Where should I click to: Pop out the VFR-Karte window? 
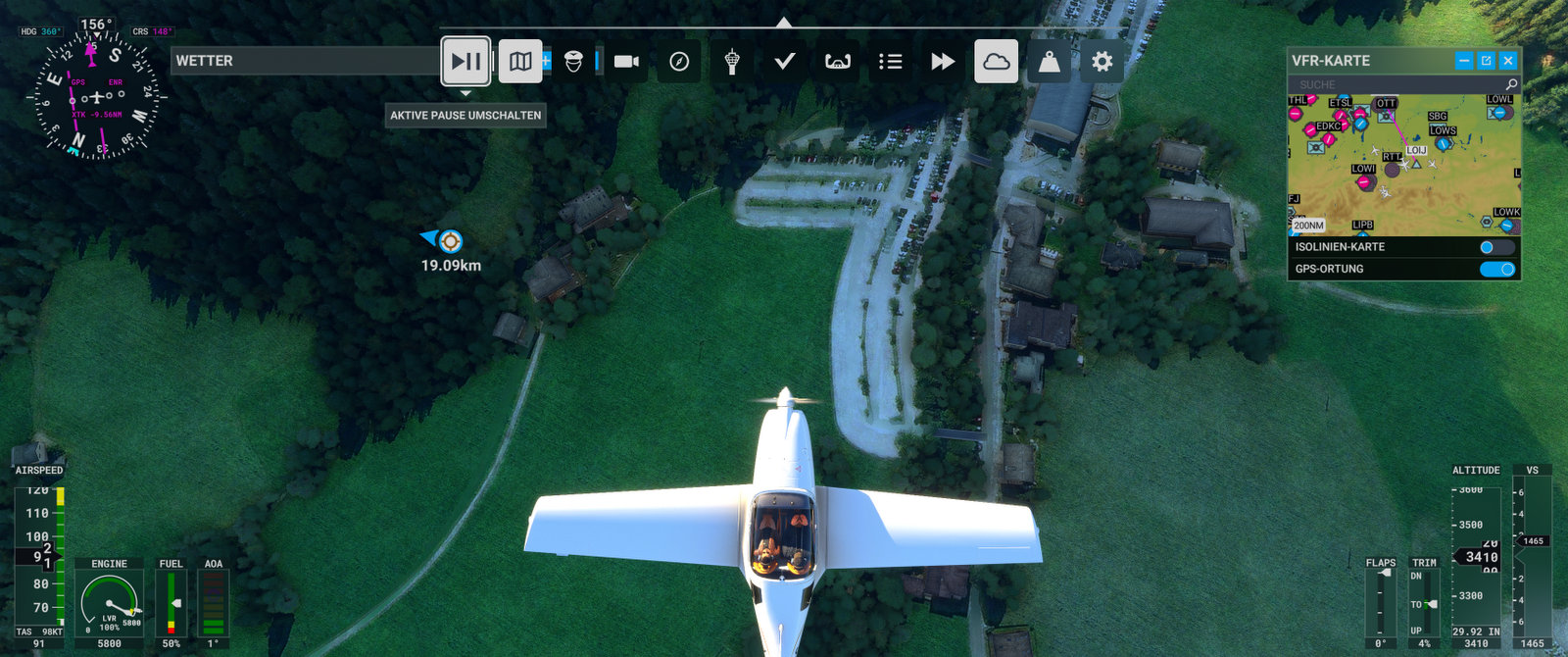click(1486, 61)
